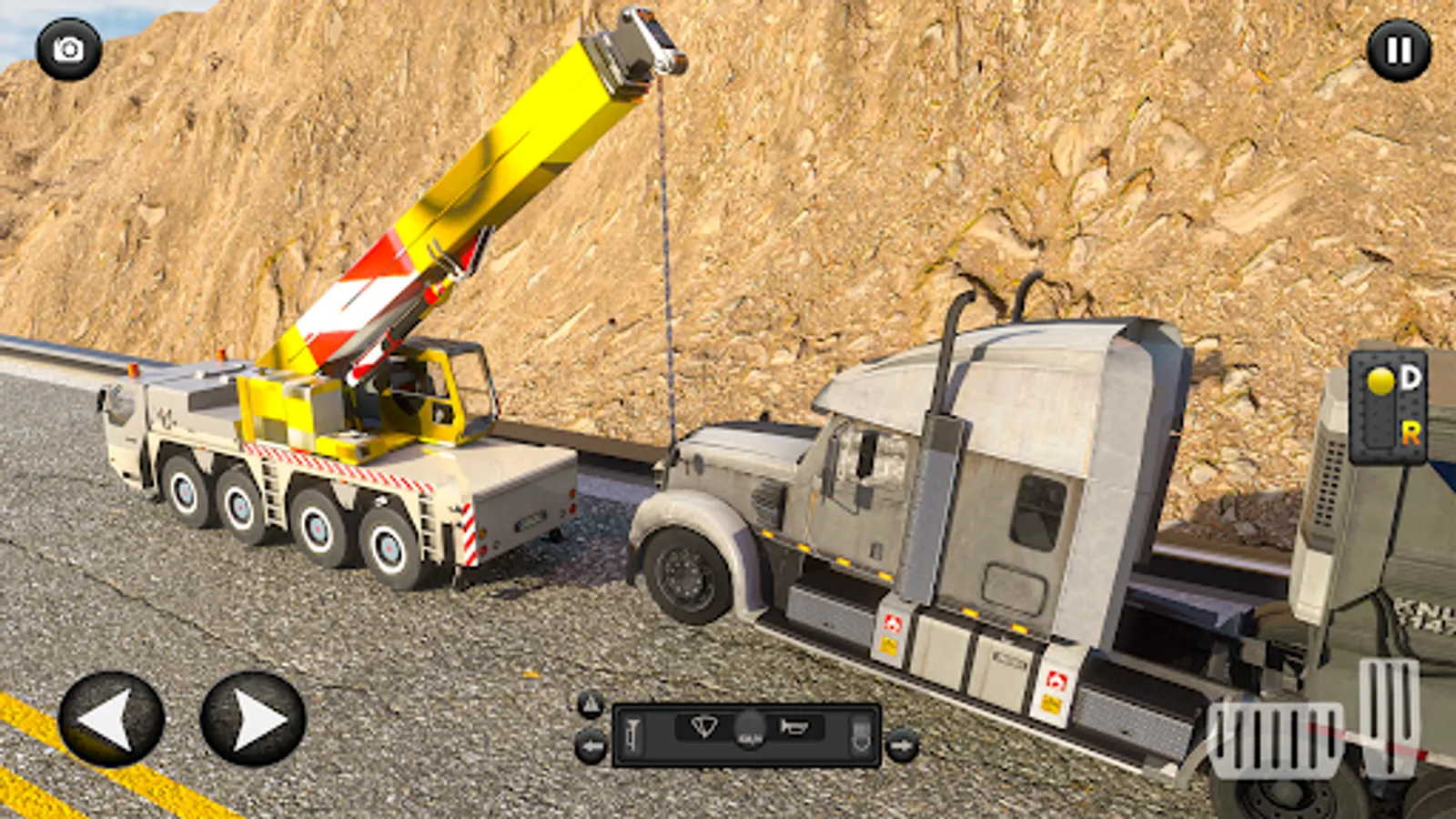
Task: Honk the horn on the dashboard panel
Action: (x=794, y=727)
